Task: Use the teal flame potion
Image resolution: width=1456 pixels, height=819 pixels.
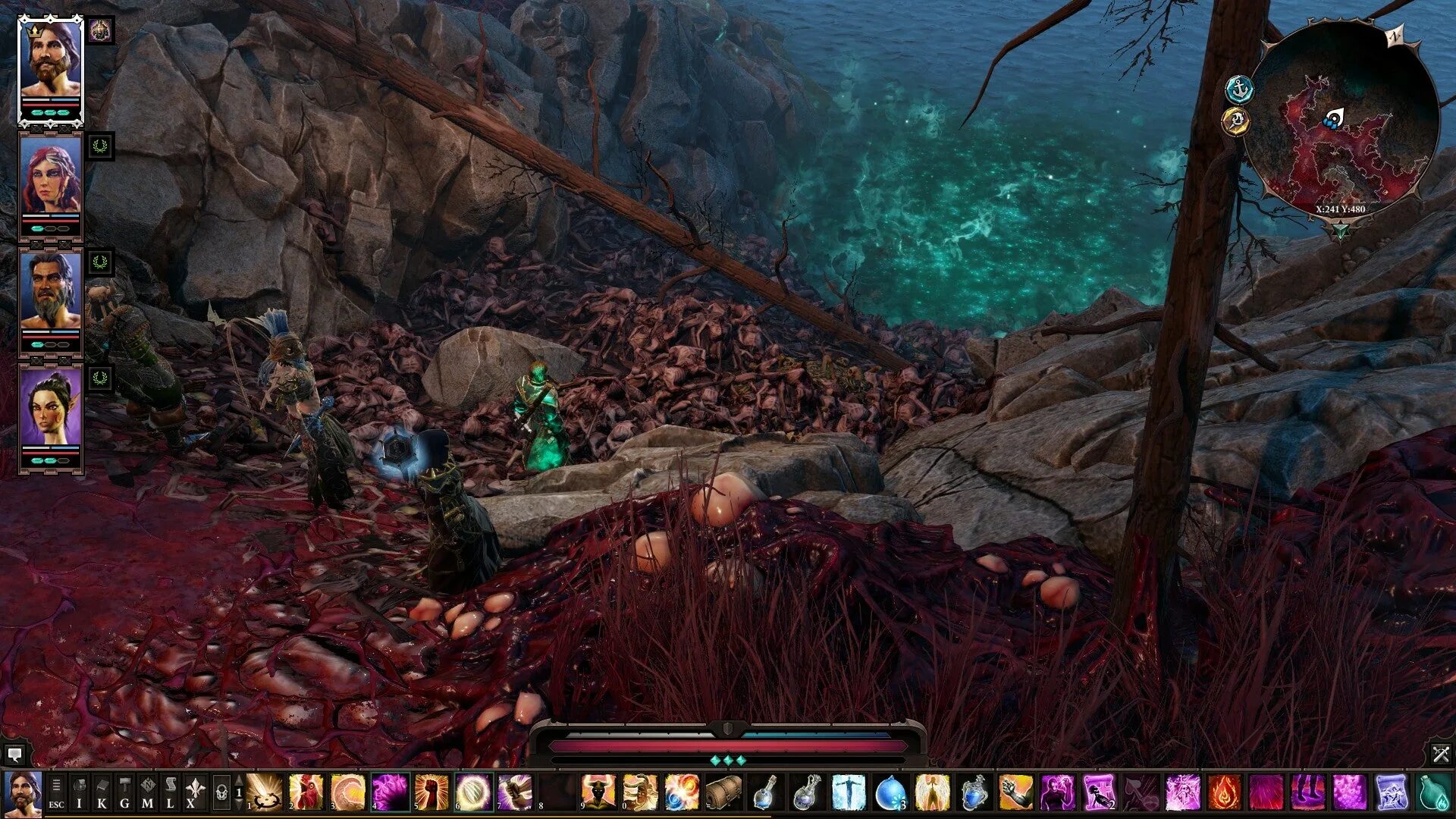Action: 1433,792
